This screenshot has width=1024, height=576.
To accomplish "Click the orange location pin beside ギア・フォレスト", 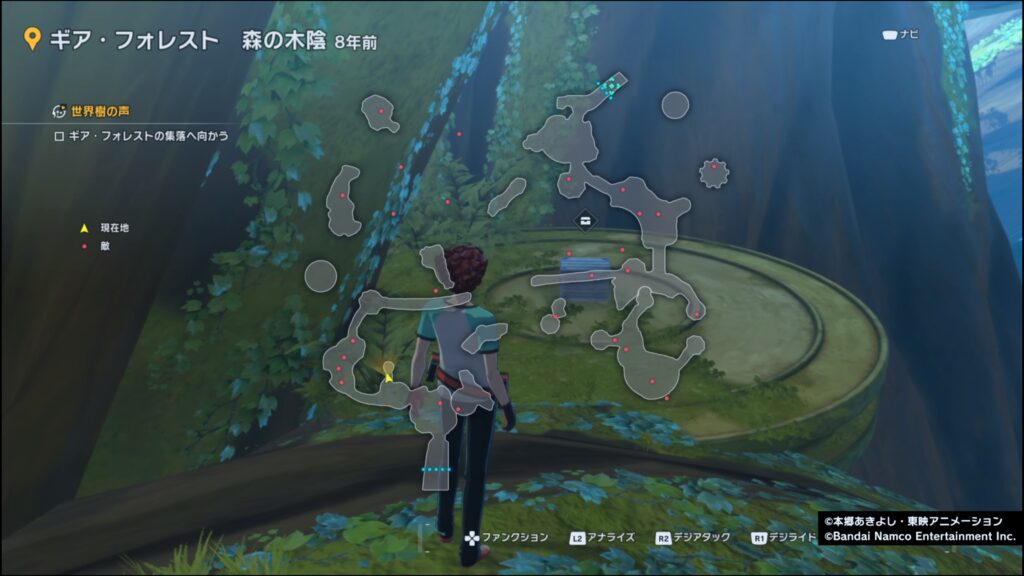I will coord(33,41).
